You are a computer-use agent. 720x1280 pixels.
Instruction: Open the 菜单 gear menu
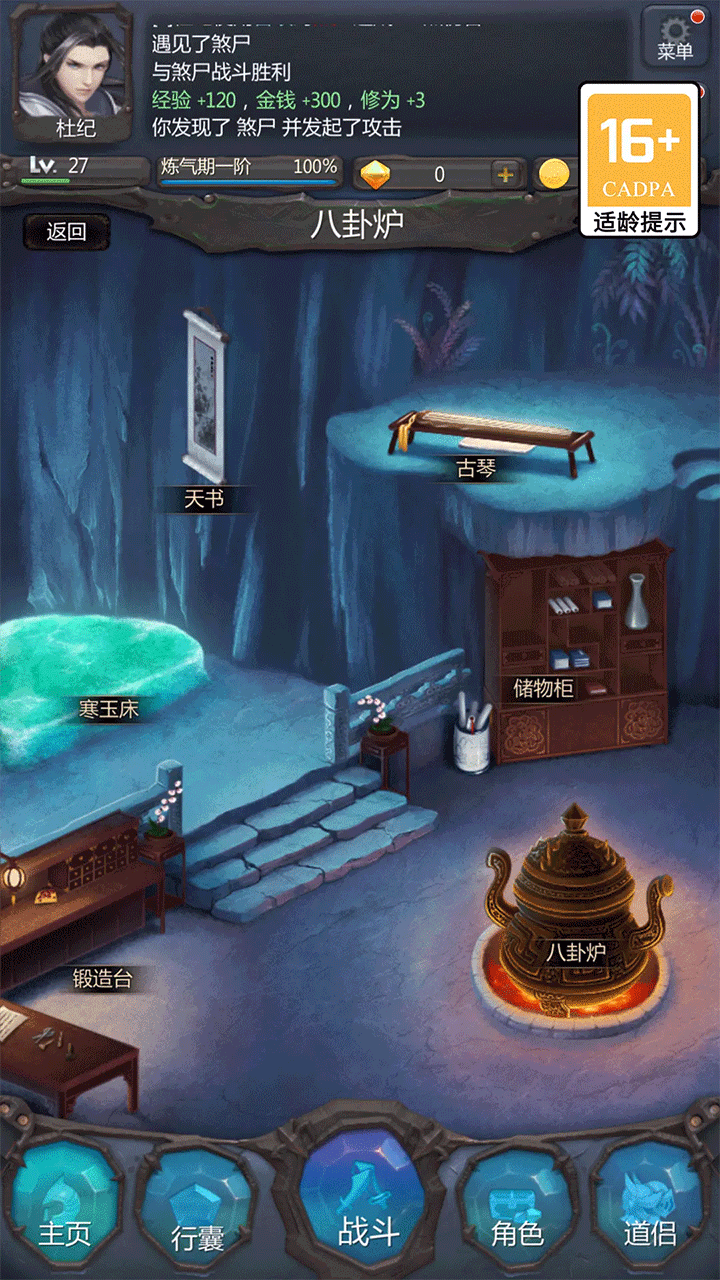tap(675, 37)
